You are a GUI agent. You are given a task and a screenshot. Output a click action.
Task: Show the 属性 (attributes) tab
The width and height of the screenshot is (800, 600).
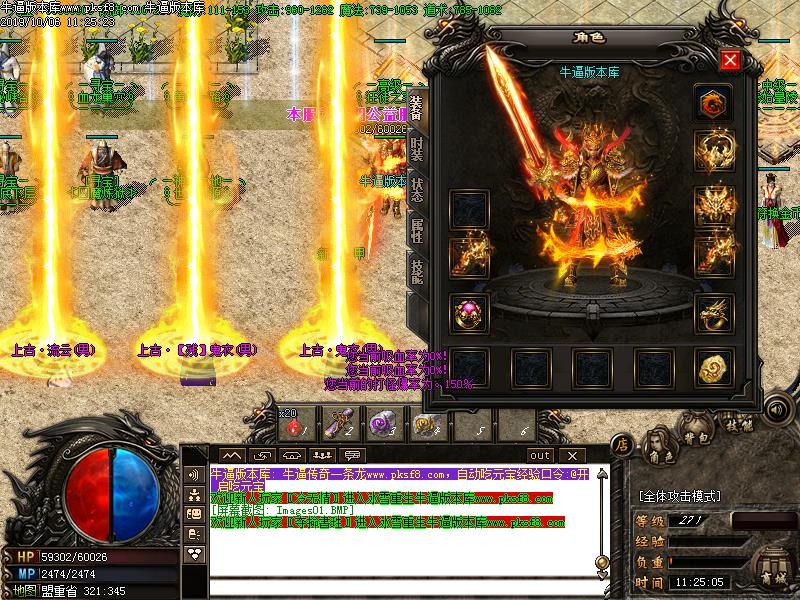(418, 233)
